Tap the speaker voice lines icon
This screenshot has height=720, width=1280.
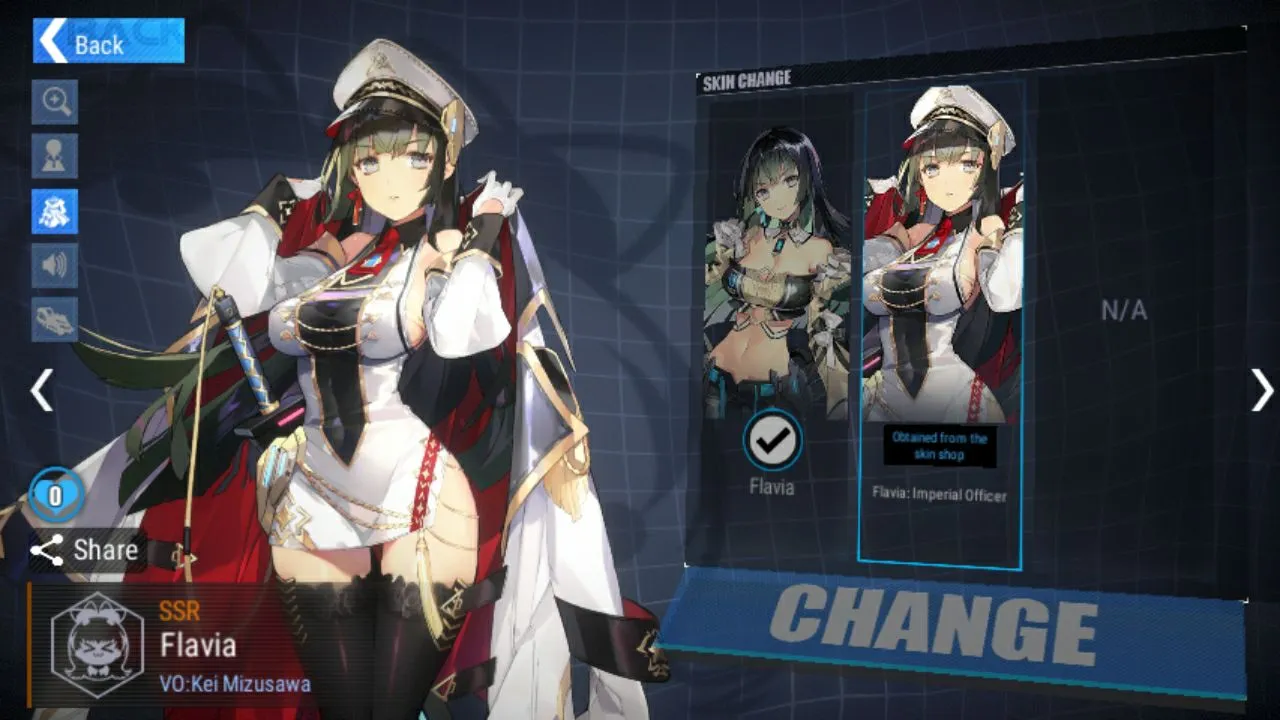[55, 265]
